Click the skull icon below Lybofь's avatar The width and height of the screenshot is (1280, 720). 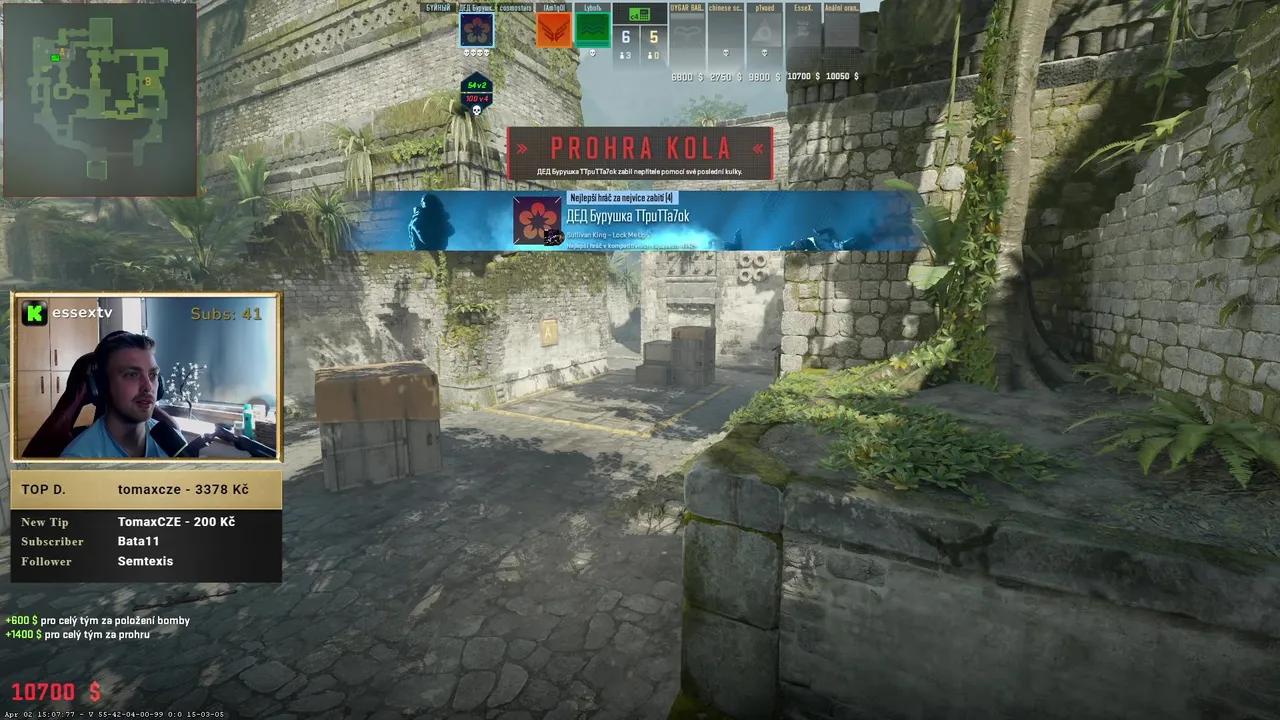tap(591, 52)
